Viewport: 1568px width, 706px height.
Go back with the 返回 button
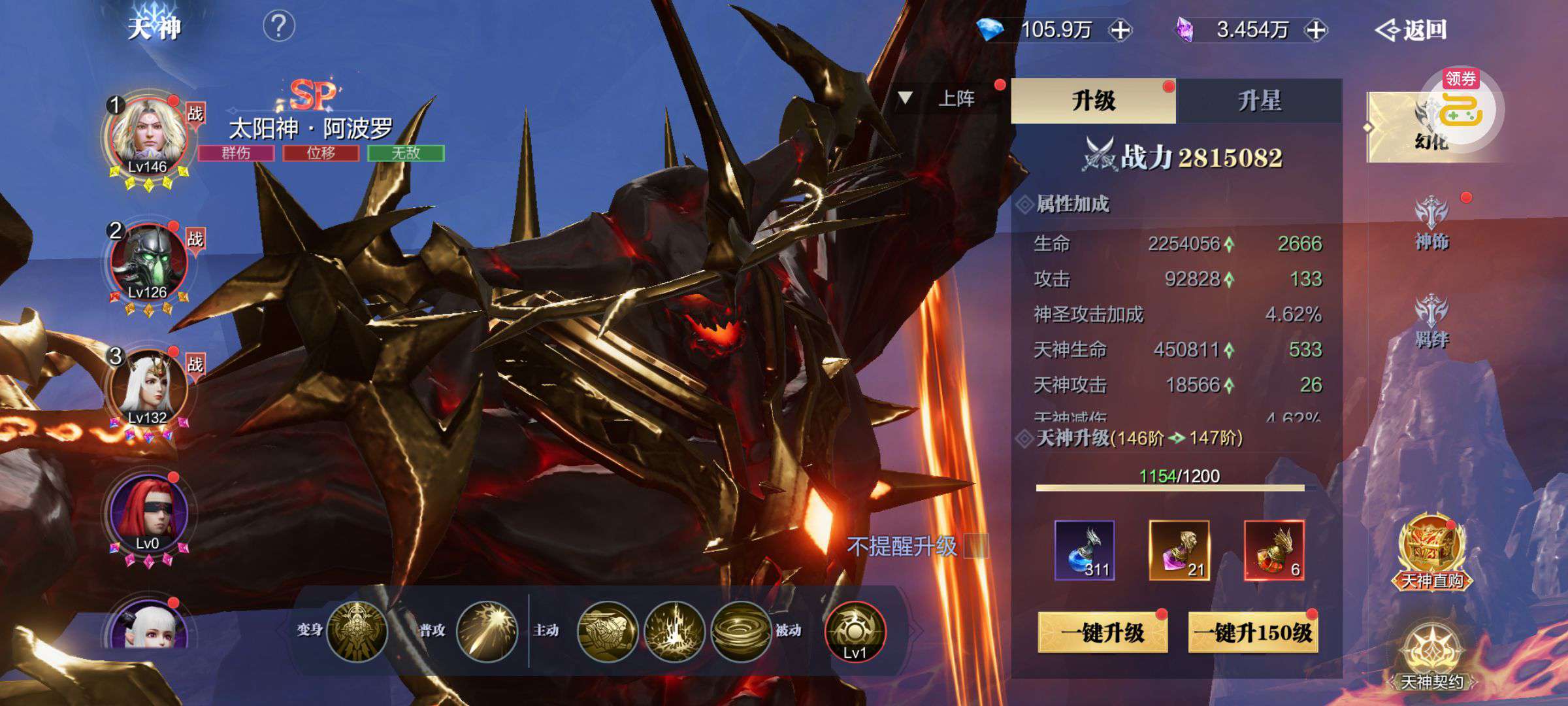[x=1411, y=30]
